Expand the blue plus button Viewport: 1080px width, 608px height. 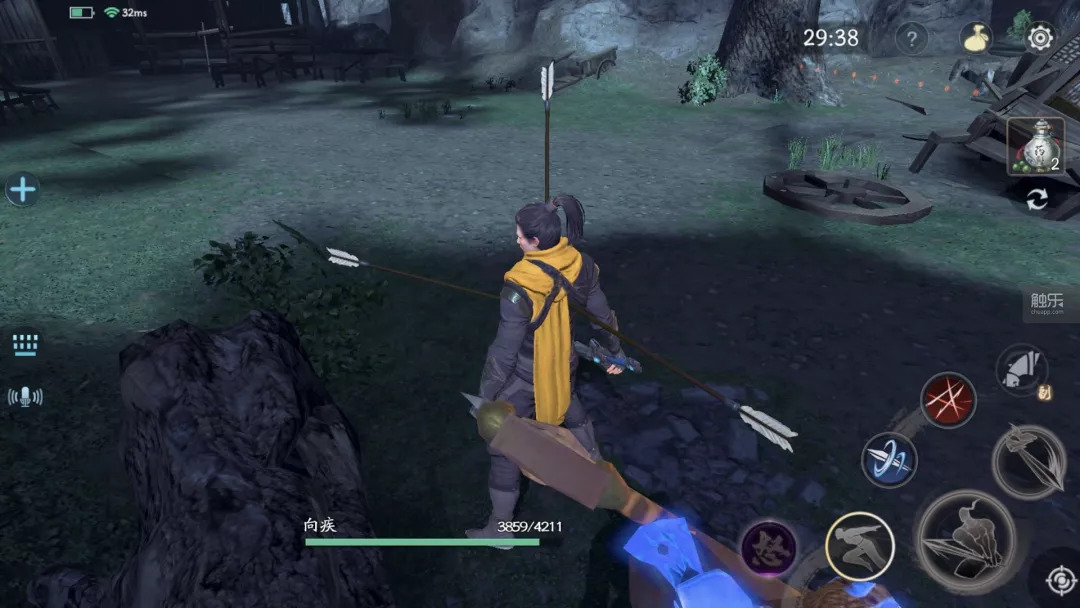(22, 189)
